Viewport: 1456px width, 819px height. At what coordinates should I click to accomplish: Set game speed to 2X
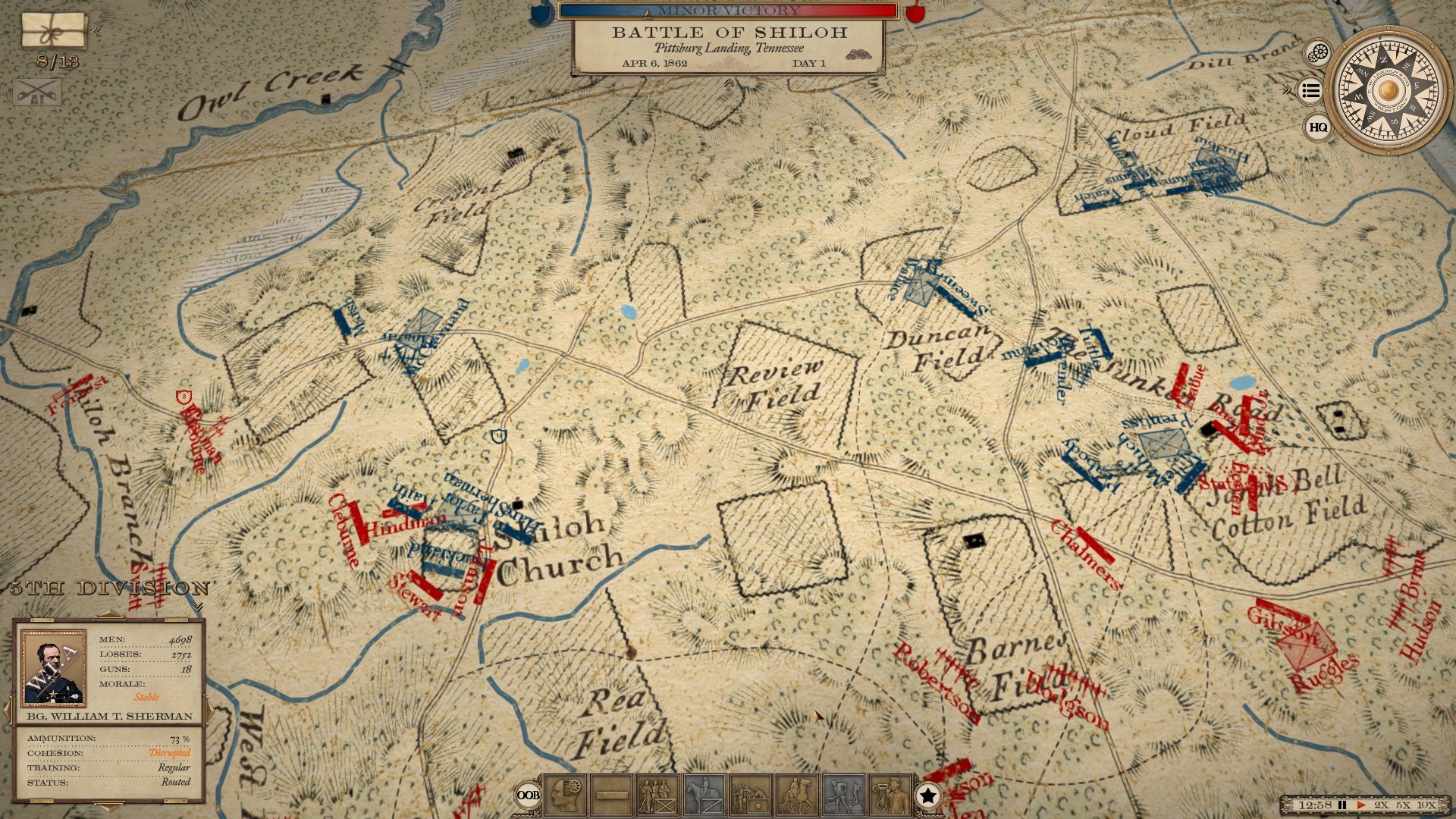[x=1382, y=805]
